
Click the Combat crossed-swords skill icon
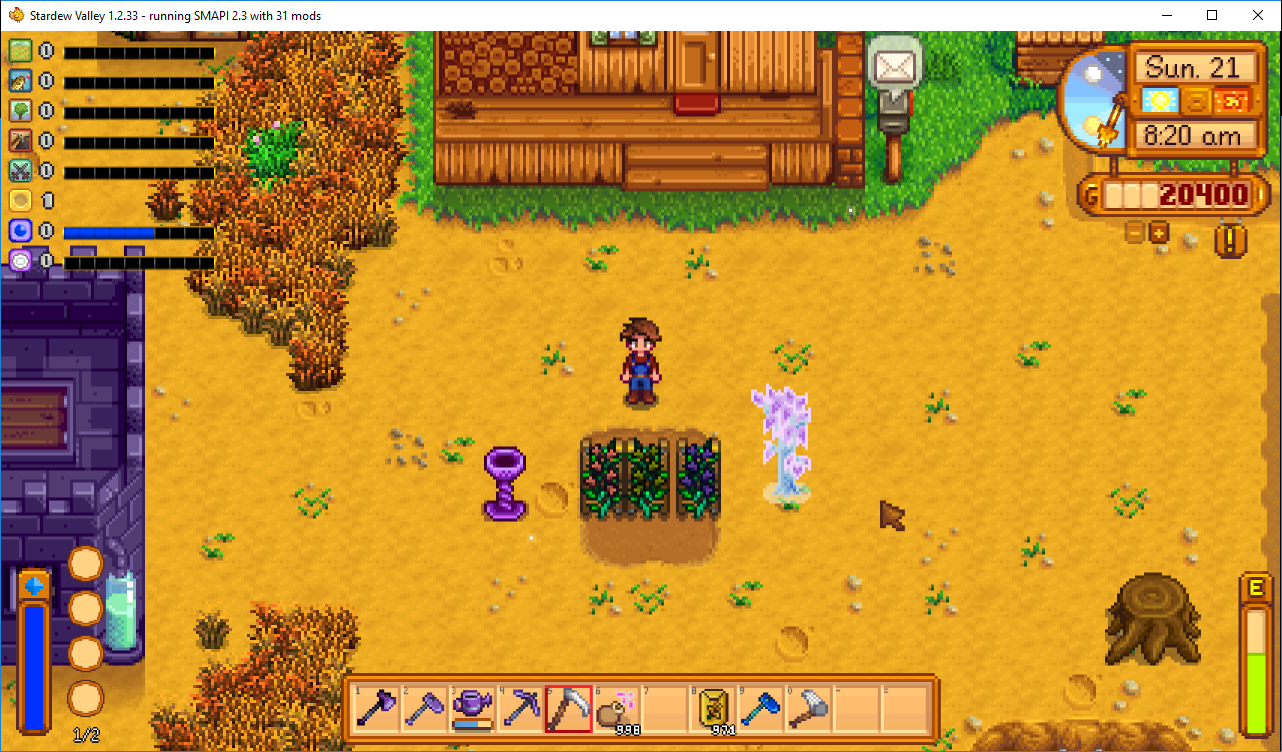coord(22,170)
